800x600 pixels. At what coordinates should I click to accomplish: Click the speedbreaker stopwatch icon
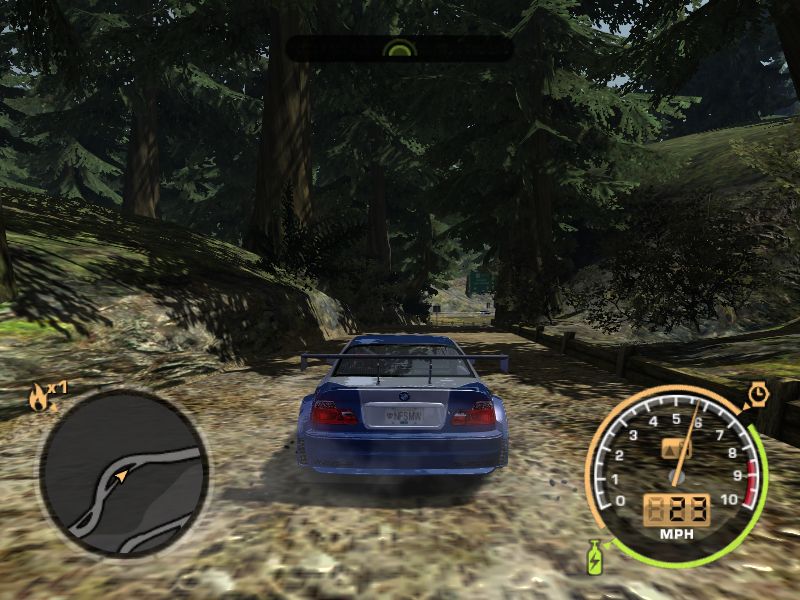click(758, 395)
